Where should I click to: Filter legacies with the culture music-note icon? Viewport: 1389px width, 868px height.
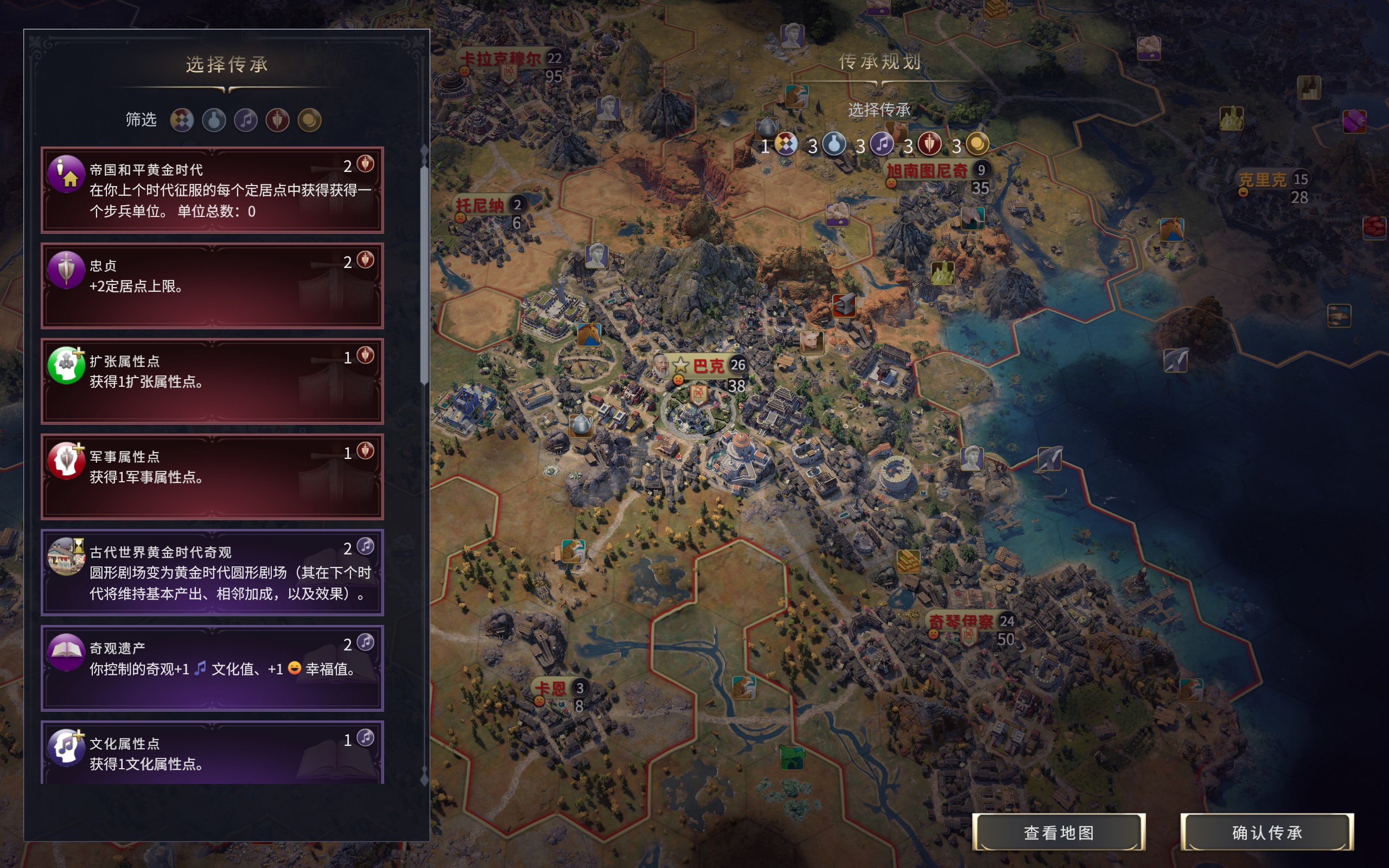[x=247, y=121]
